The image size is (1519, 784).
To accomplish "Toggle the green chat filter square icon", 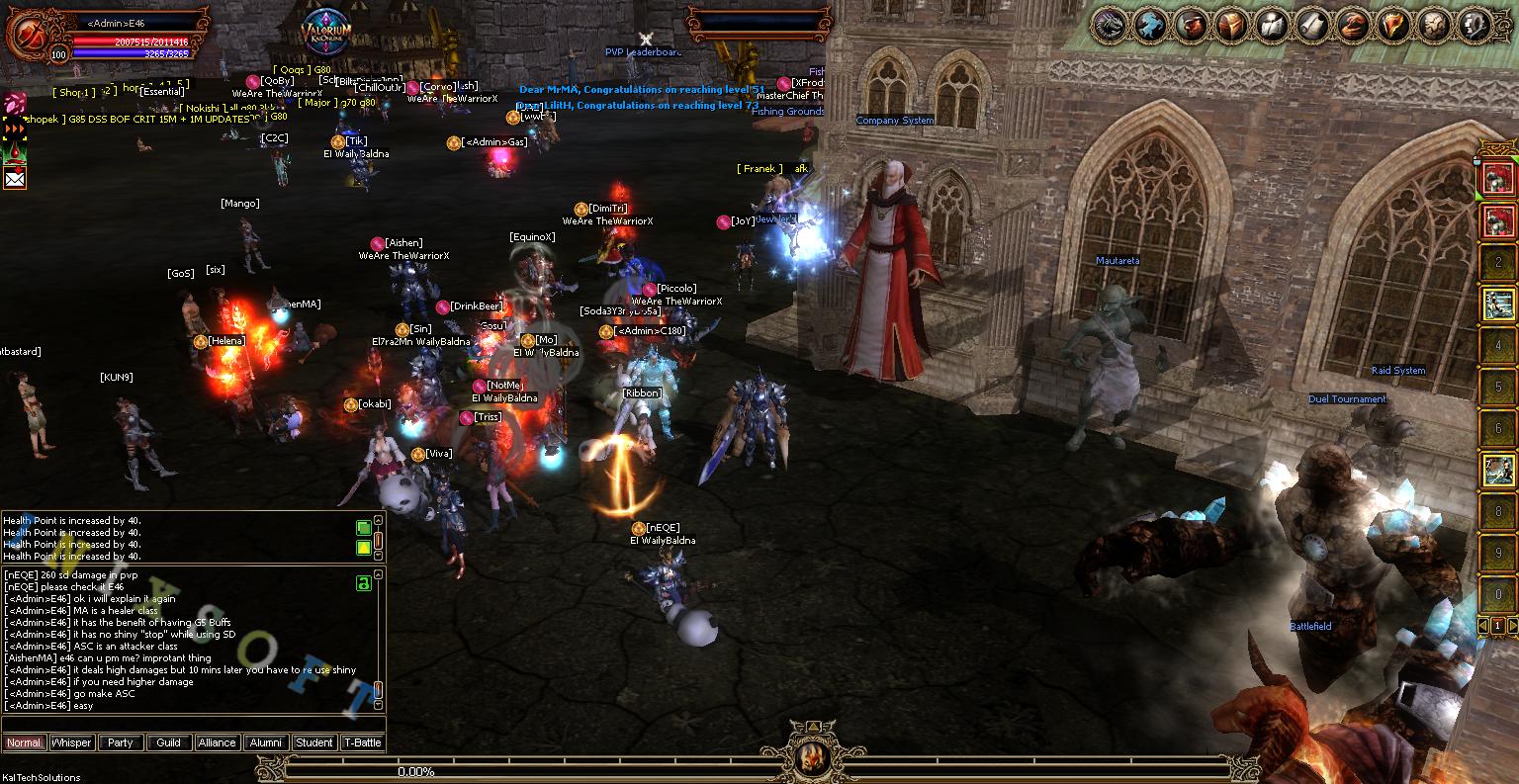I will point(364,527).
